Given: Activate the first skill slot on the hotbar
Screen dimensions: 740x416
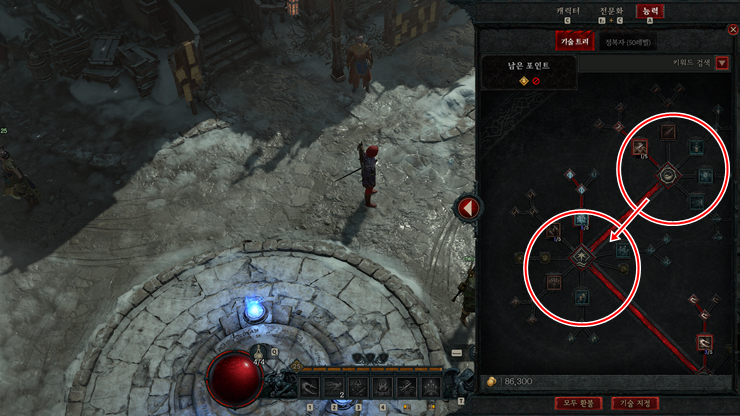Looking at the screenshot, I should [x=311, y=387].
